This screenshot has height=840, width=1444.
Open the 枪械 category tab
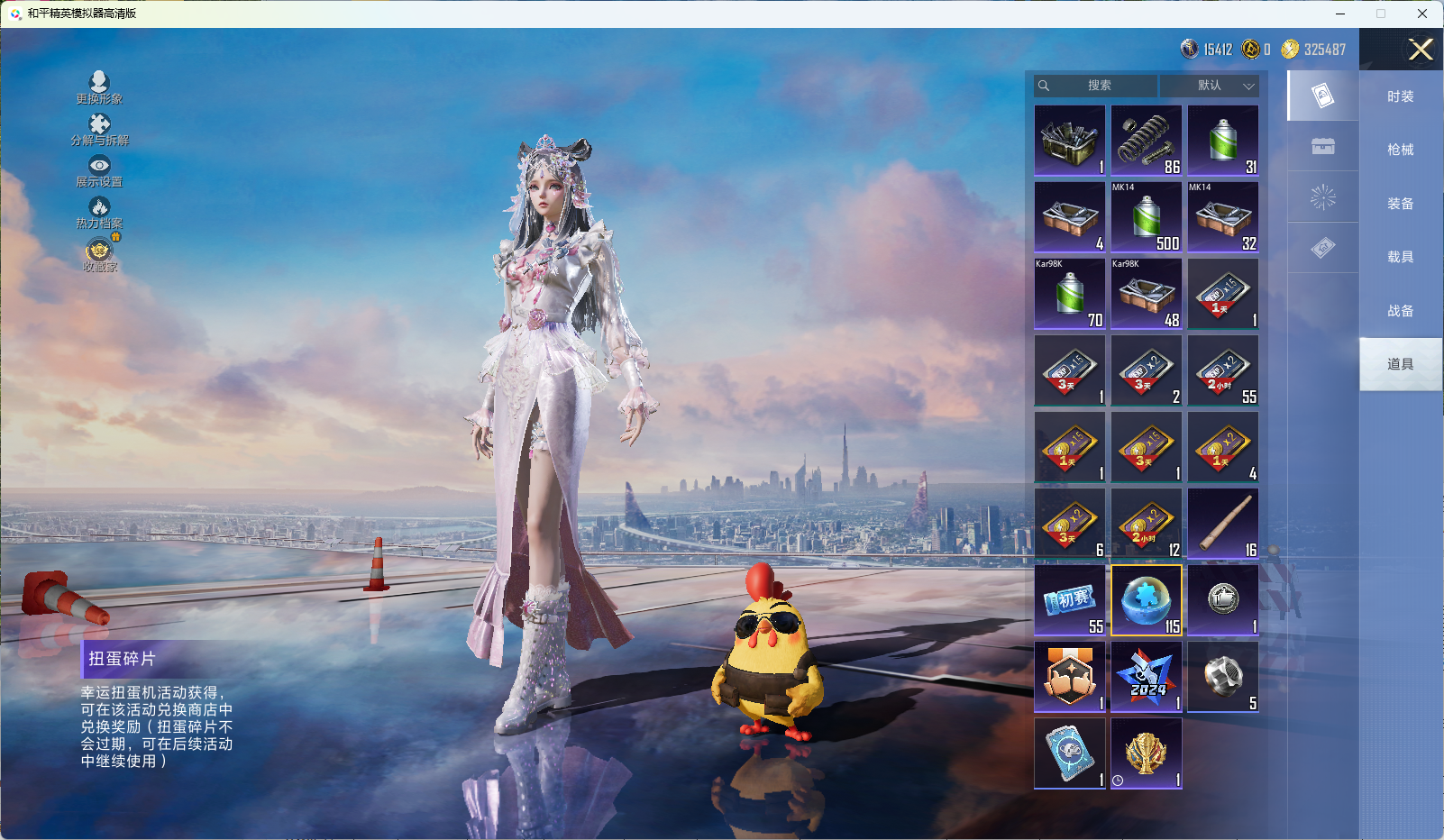click(1400, 150)
